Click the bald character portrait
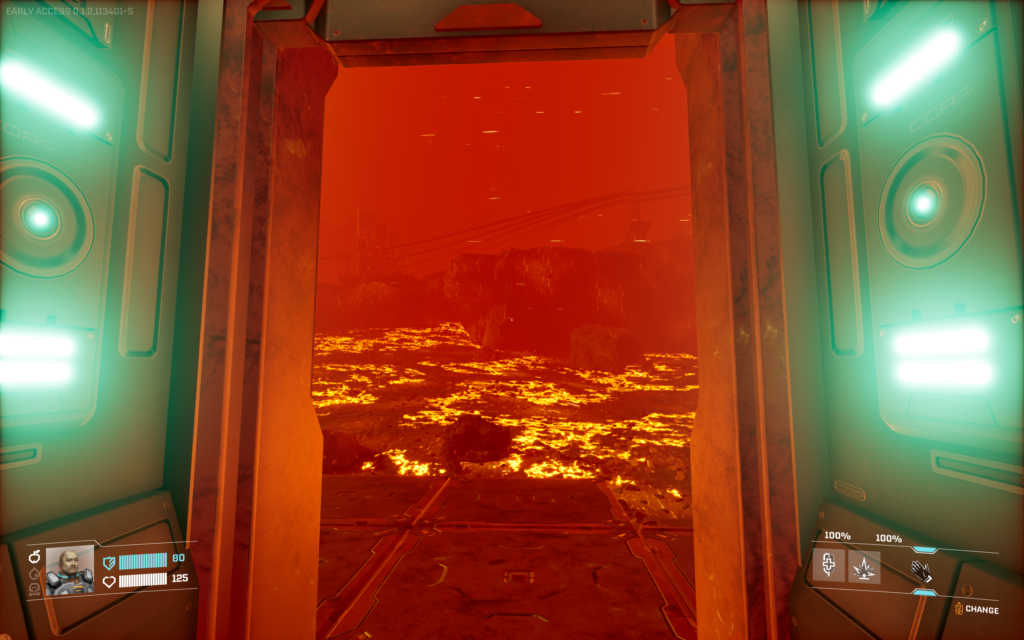 point(69,570)
